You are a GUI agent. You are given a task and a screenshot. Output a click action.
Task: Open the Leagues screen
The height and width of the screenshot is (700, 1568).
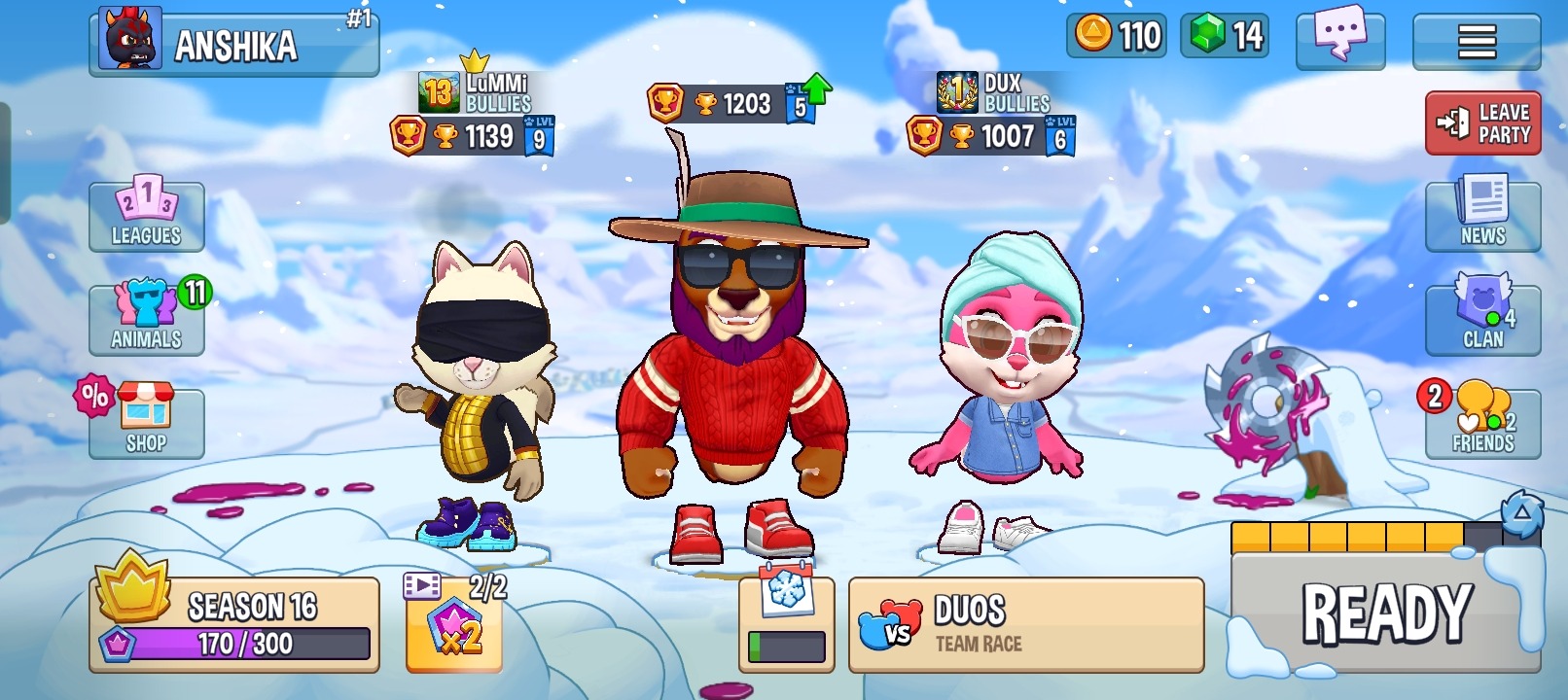click(146, 216)
